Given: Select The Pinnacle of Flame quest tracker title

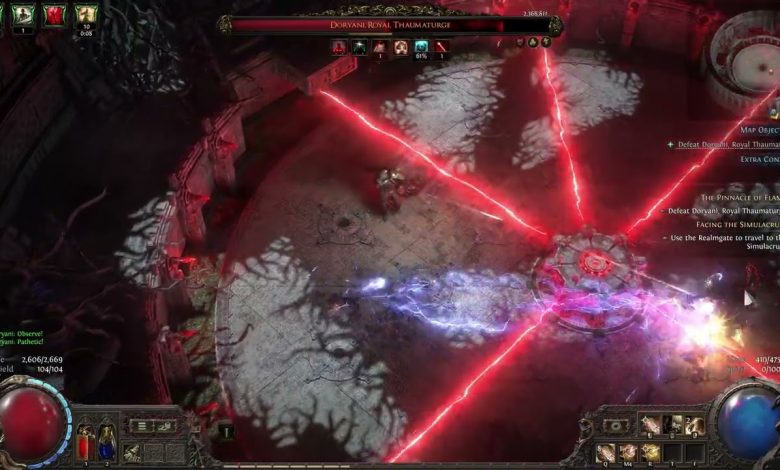Looking at the screenshot, I should point(738,198).
